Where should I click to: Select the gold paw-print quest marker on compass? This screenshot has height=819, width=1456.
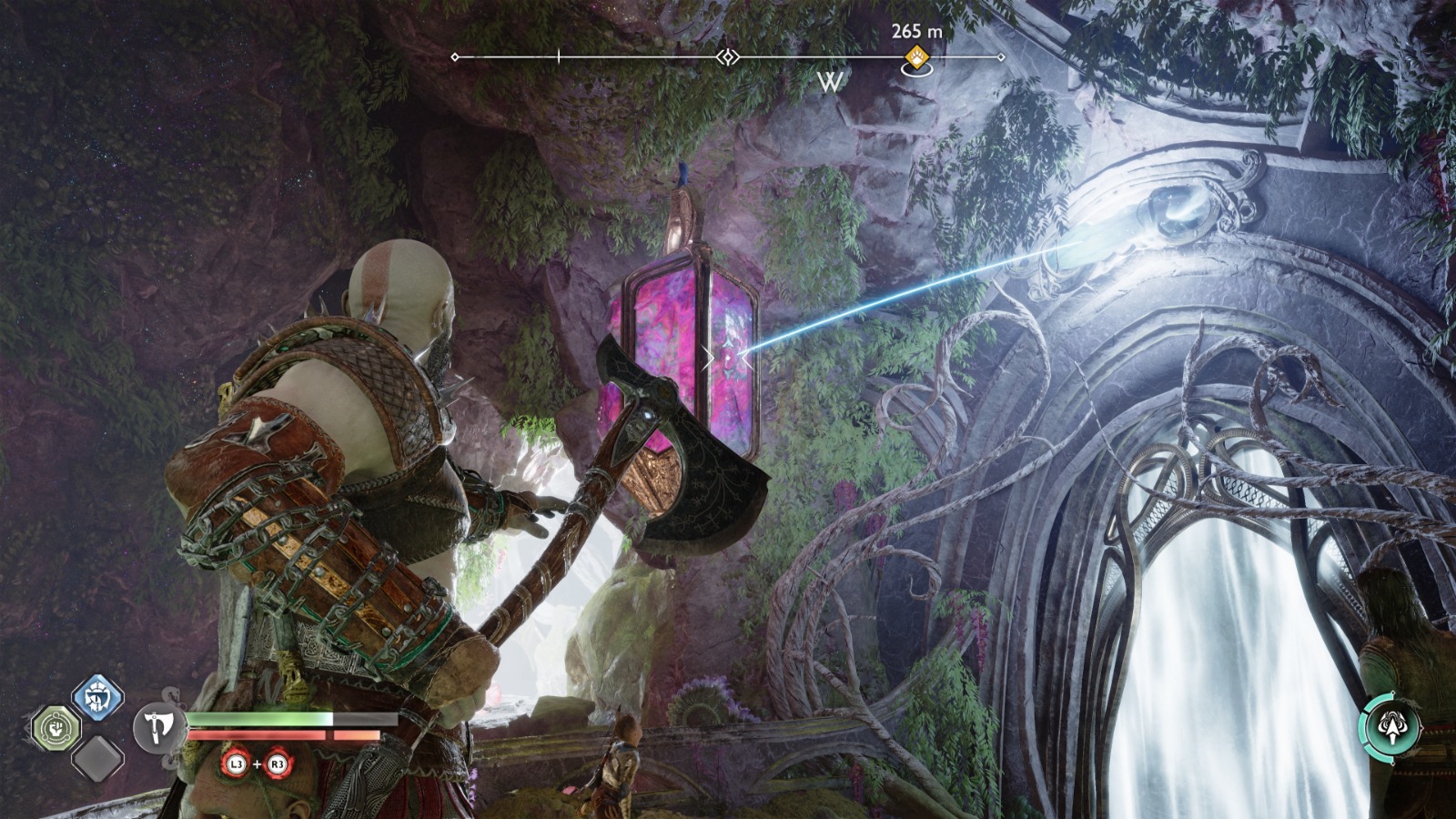pos(916,56)
